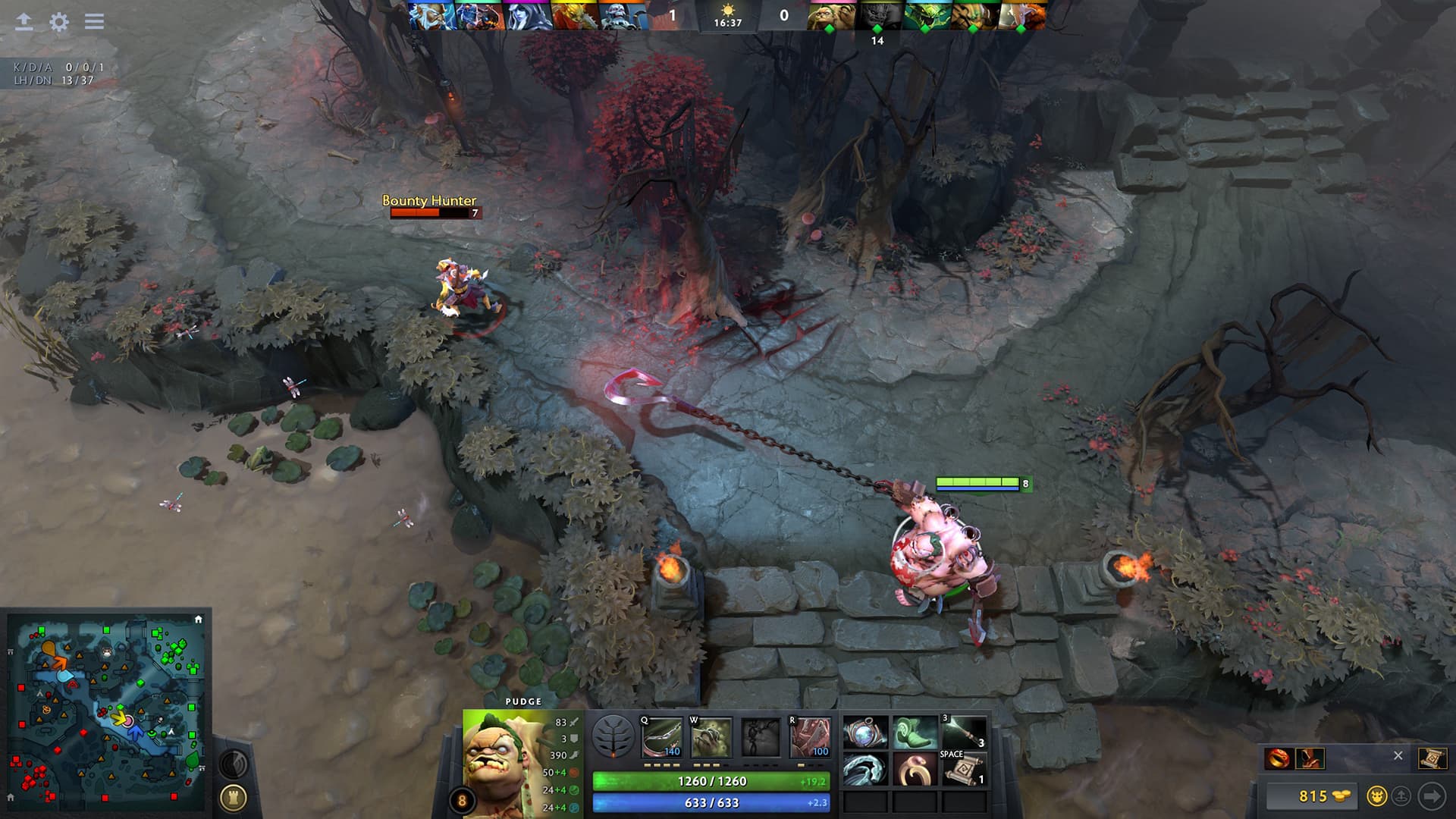The image size is (1456, 819).
Task: Activate the Glyph below the minimap
Action: click(235, 796)
